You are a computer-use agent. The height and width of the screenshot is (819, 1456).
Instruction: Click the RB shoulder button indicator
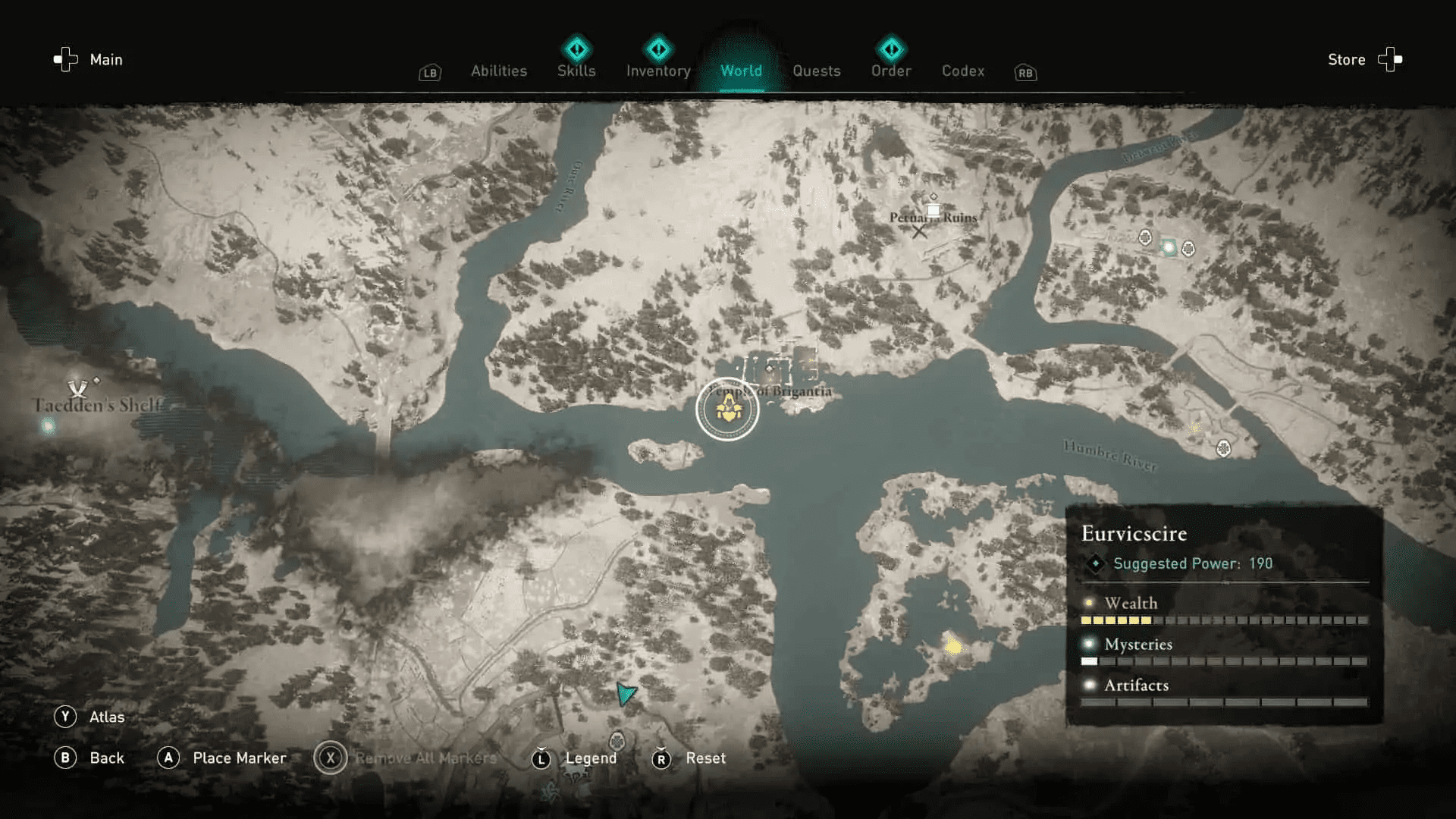[1025, 73]
